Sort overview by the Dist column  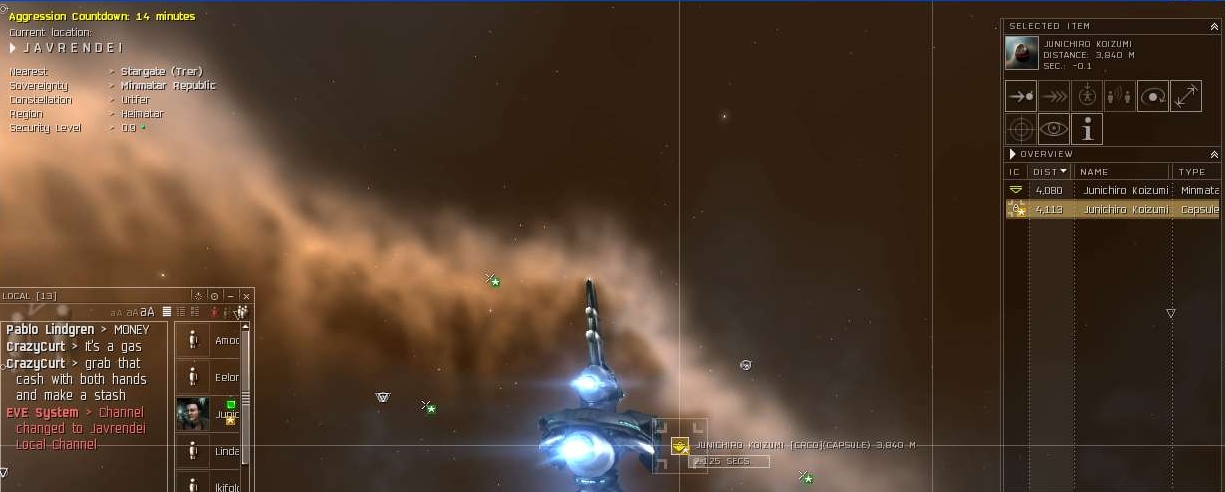1049,172
